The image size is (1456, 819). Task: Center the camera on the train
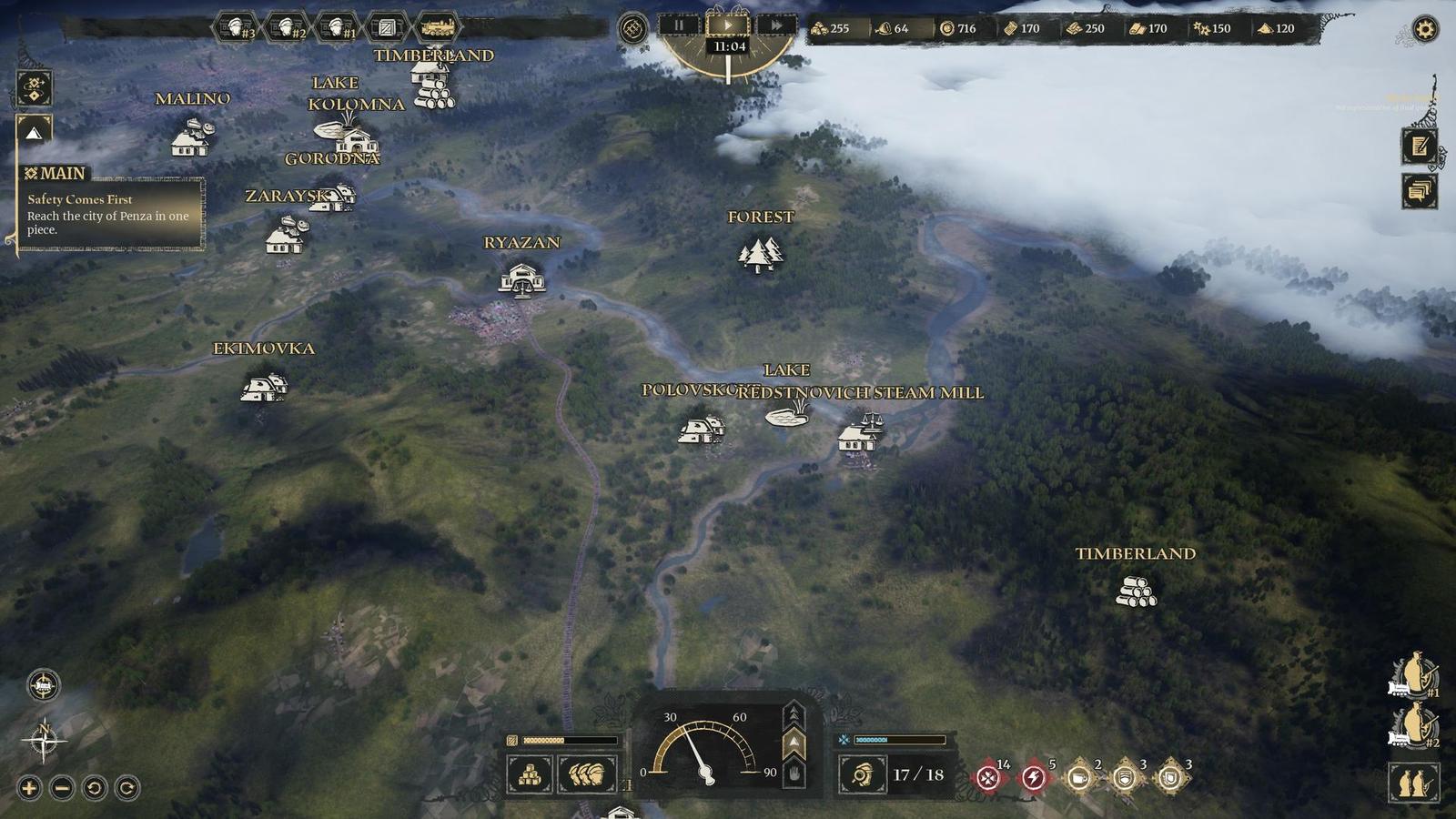pyautogui.click(x=43, y=685)
